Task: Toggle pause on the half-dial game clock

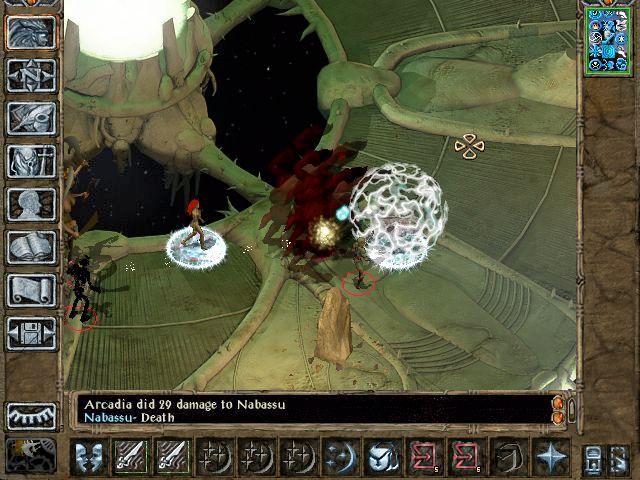Action: [x=31, y=416]
